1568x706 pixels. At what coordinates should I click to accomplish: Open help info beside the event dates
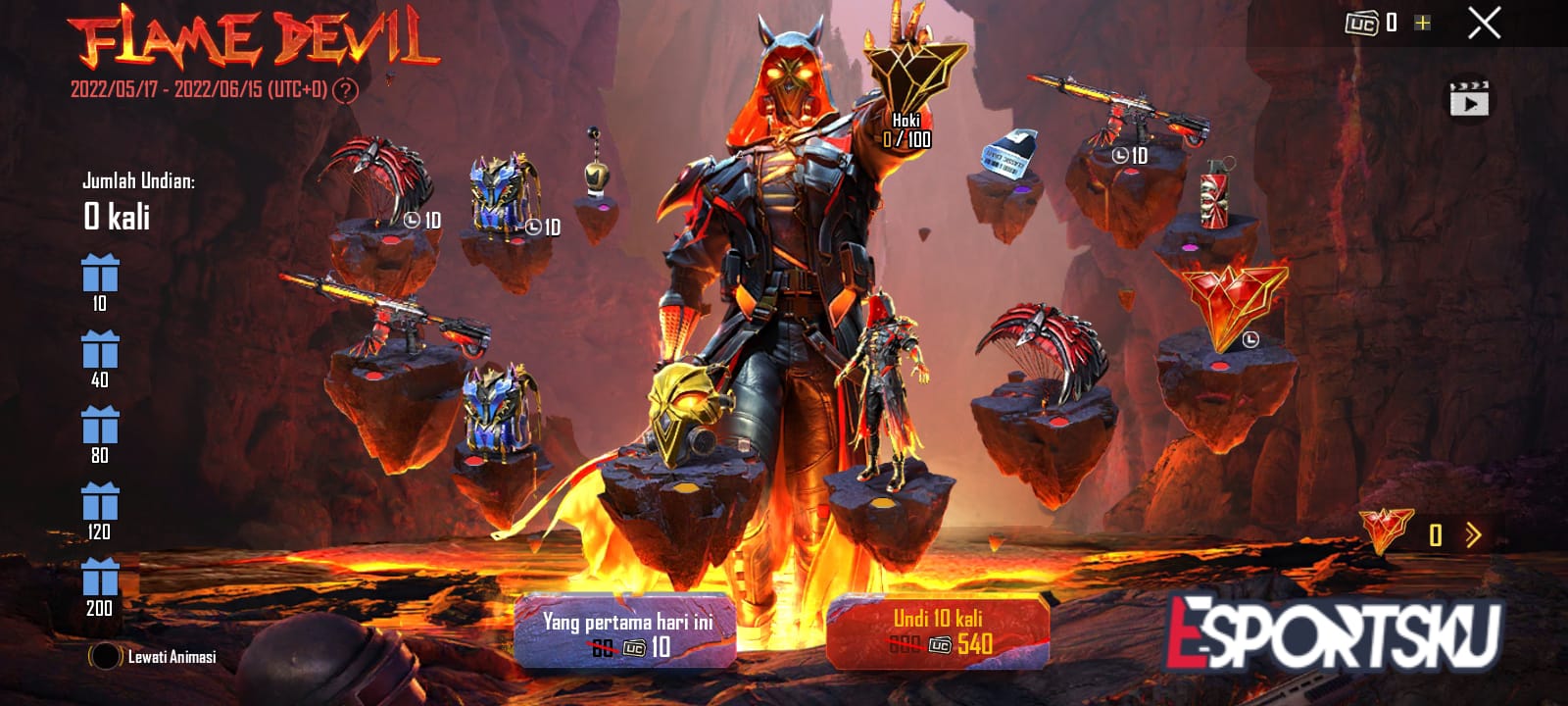click(347, 90)
